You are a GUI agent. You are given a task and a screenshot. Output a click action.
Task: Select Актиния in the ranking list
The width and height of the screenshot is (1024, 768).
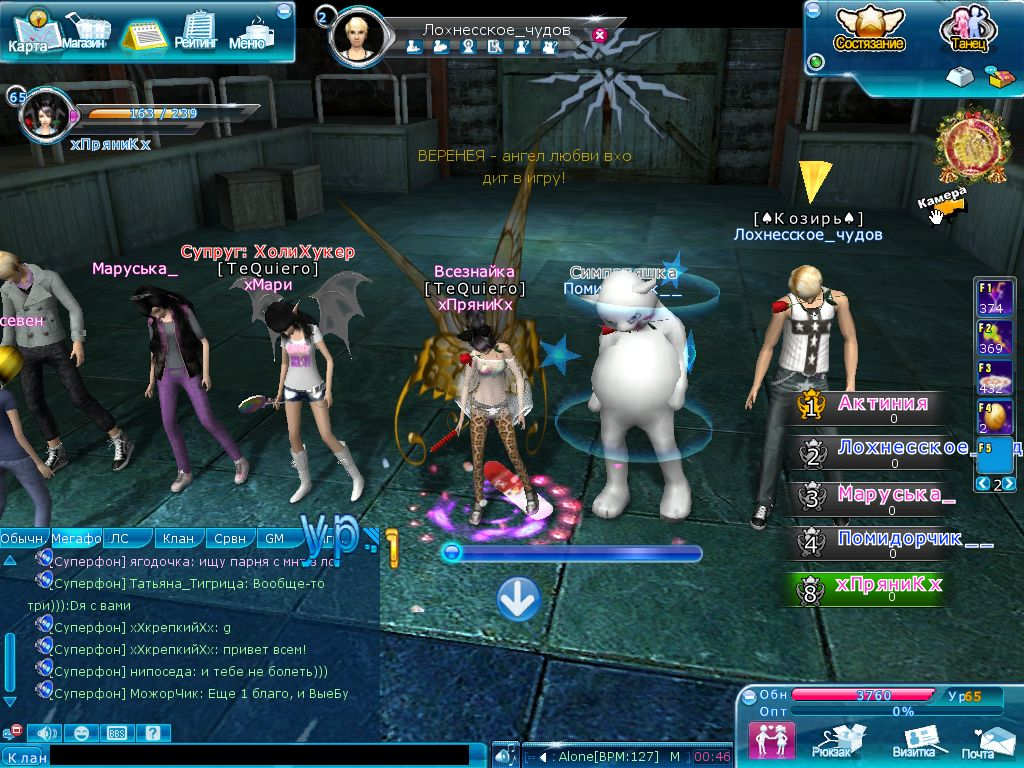(882, 405)
